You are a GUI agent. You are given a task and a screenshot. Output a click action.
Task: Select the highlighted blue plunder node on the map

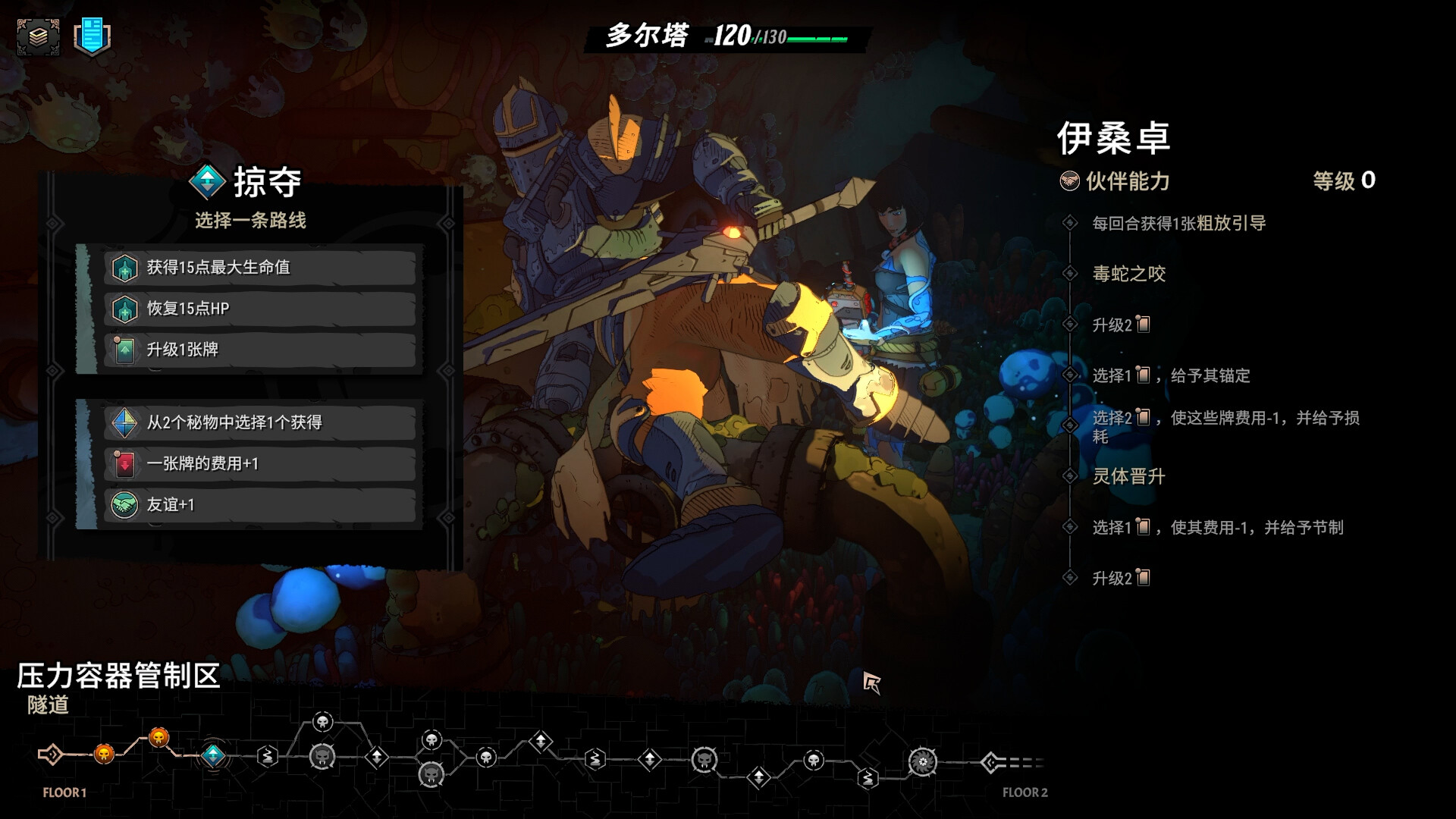[x=213, y=755]
